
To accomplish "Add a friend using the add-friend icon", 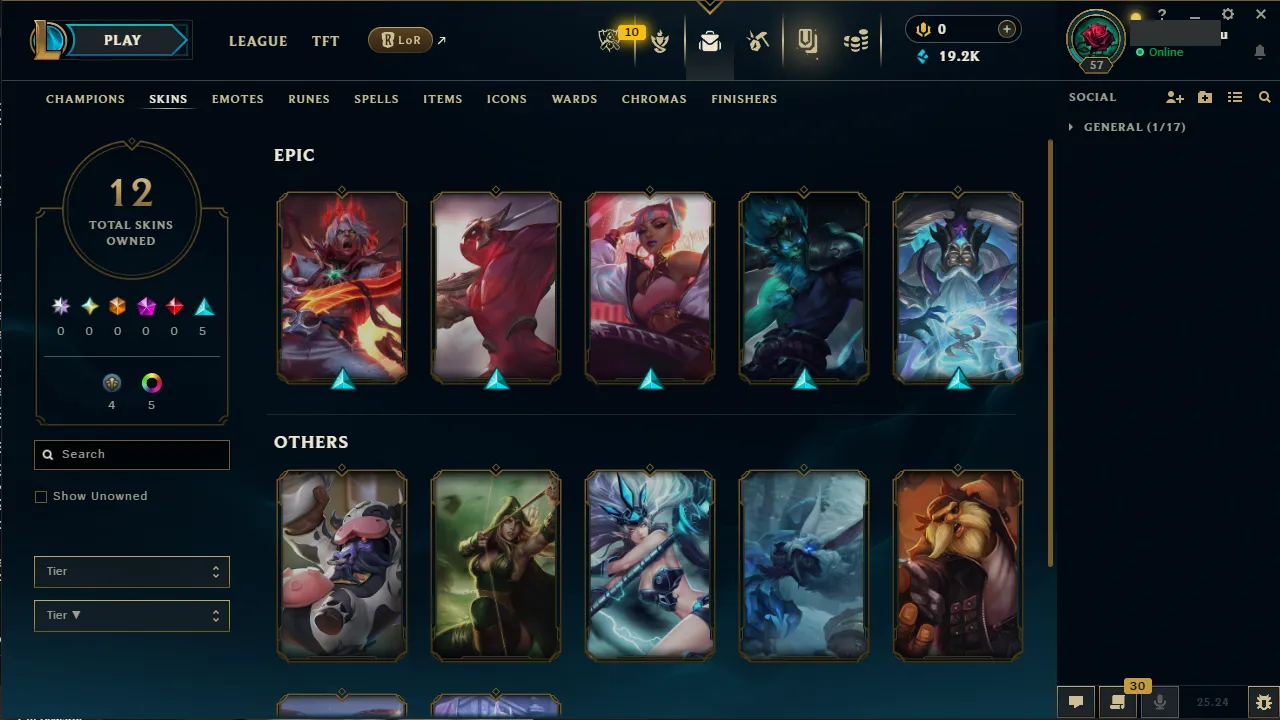I will pyautogui.click(x=1174, y=97).
